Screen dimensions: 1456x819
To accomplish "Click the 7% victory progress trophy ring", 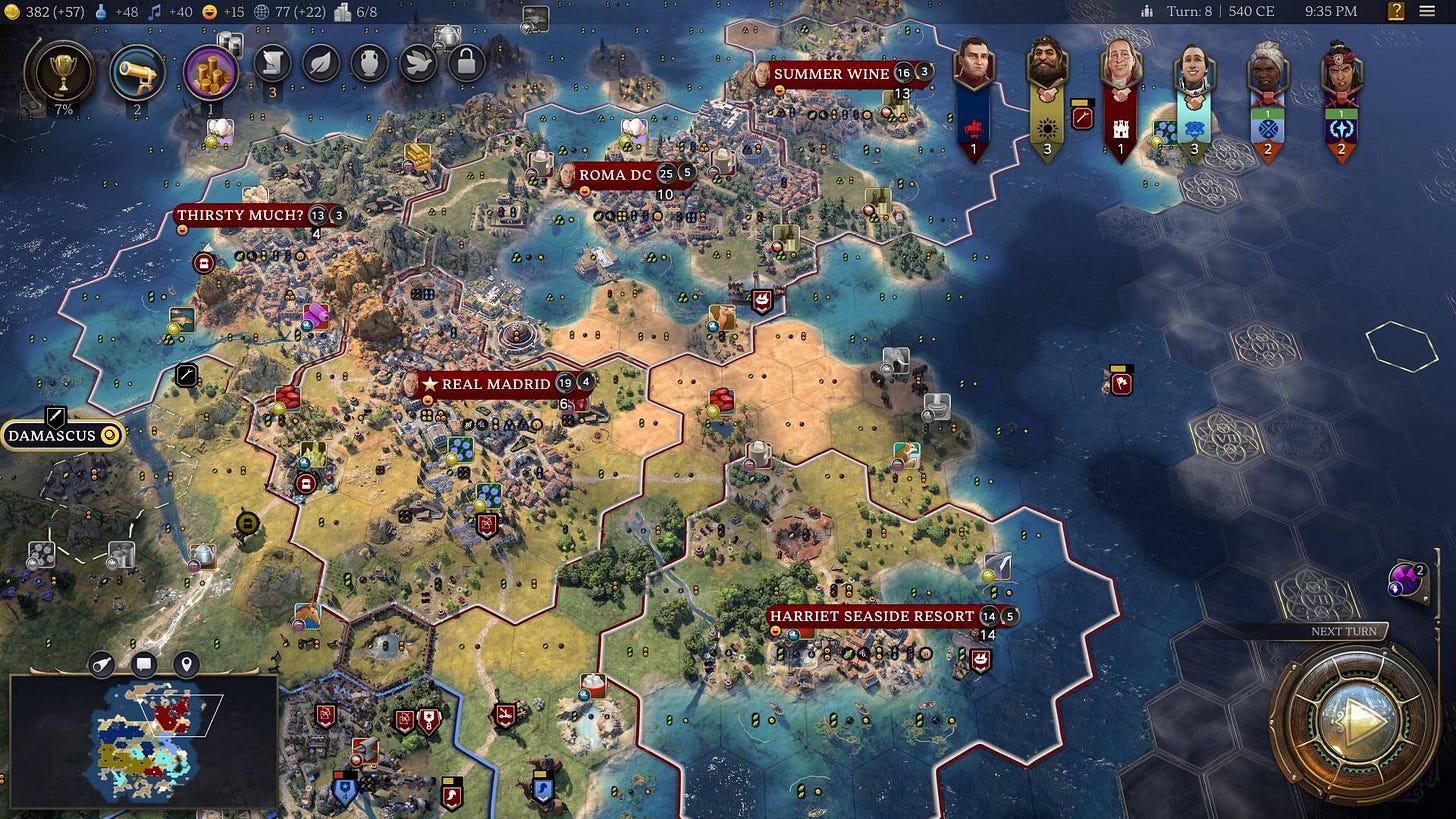I will coord(62,72).
